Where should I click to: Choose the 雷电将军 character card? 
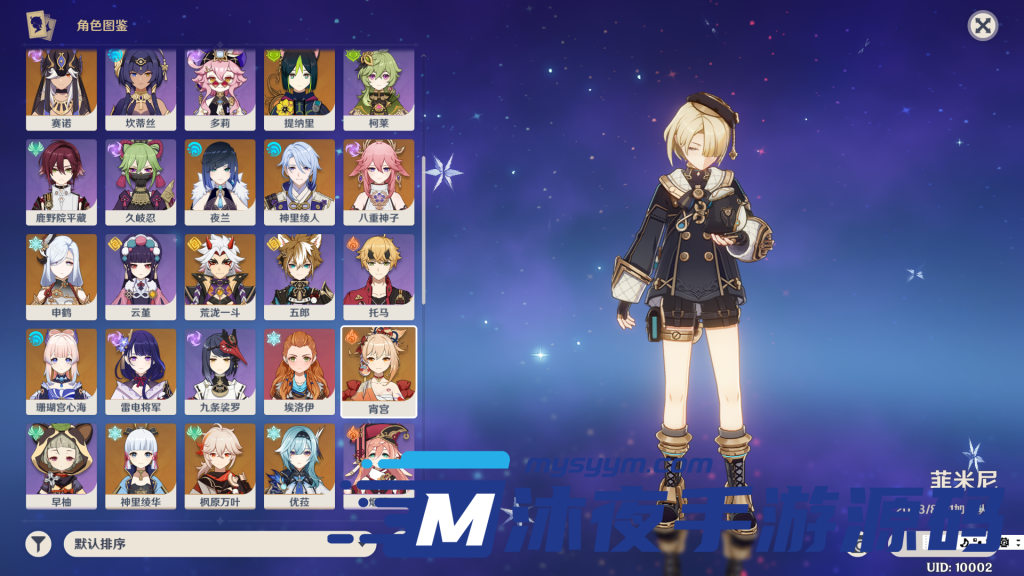point(140,371)
